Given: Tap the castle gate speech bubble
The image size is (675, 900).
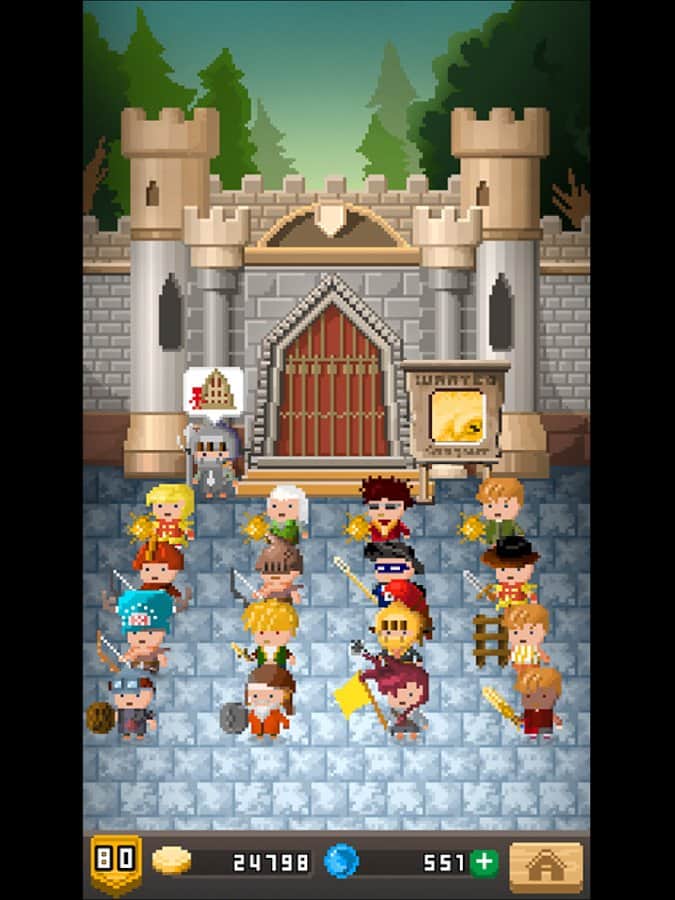Looking at the screenshot, I should click(213, 391).
